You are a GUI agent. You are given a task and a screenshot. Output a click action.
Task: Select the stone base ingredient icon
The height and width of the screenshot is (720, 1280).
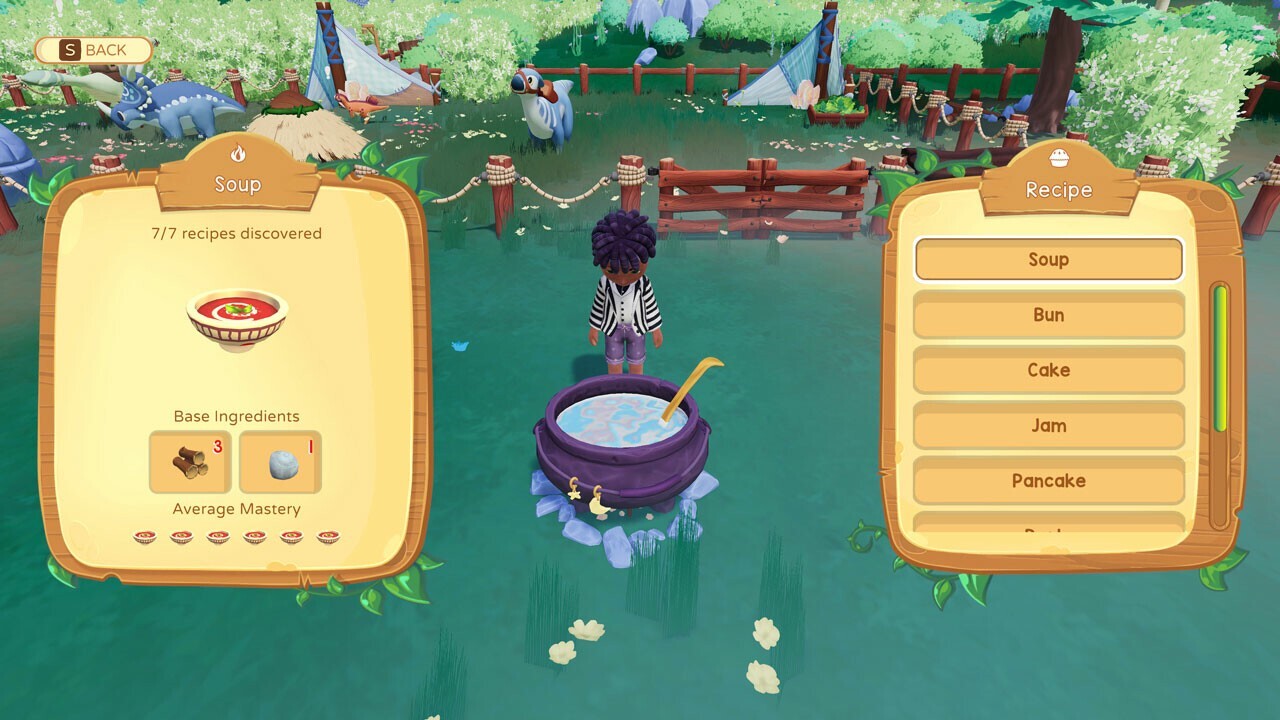[x=279, y=462]
